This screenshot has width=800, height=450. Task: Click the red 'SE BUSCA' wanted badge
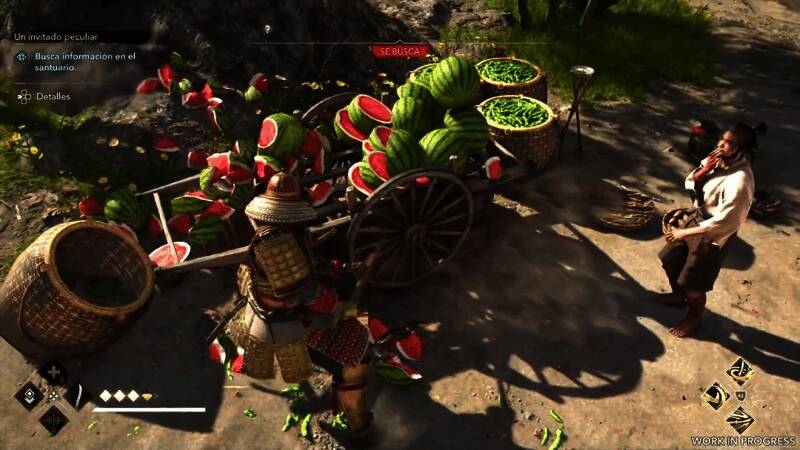point(400,51)
